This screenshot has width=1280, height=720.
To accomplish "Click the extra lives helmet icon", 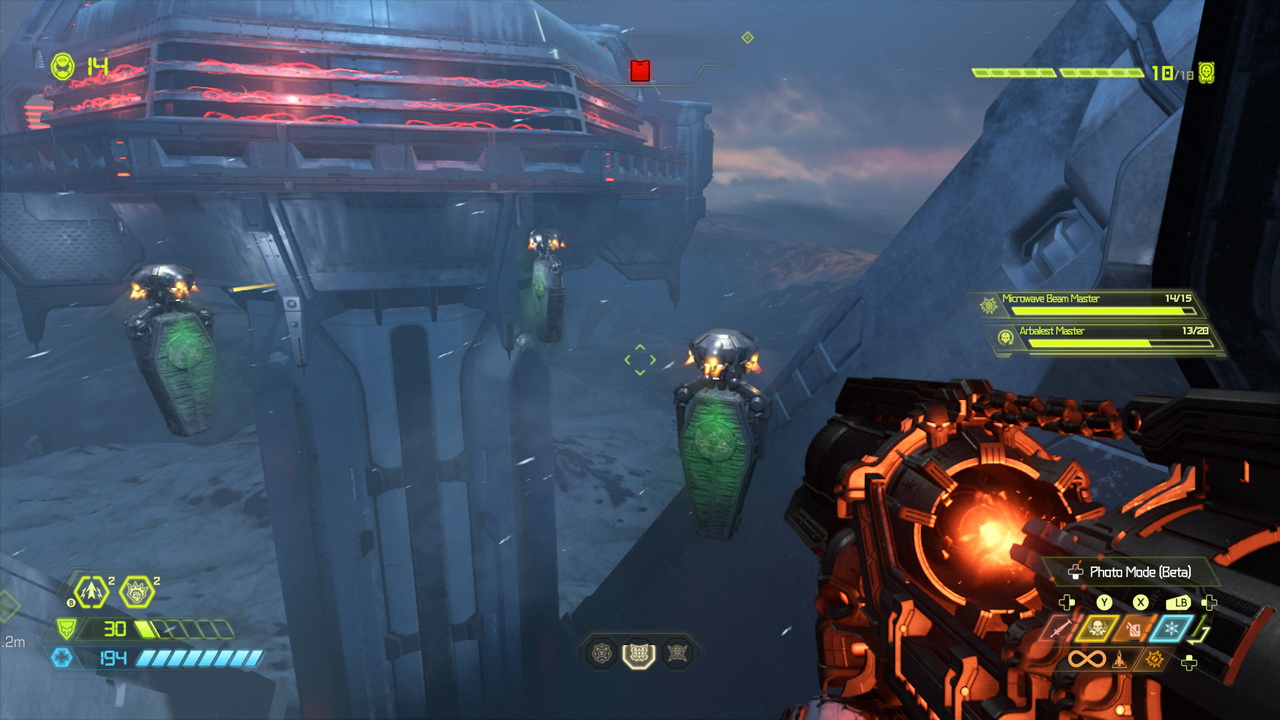I will [x=62, y=67].
